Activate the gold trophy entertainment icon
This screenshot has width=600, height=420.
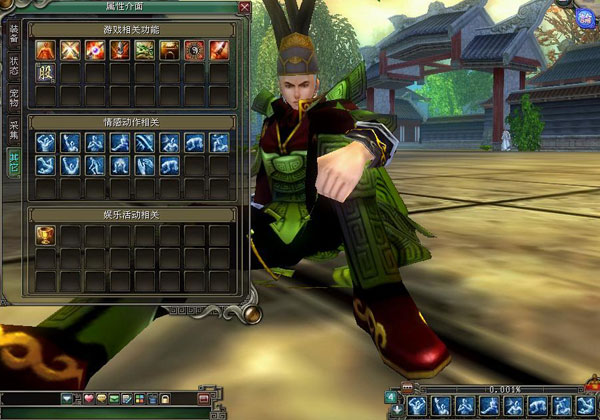pyautogui.click(x=44, y=235)
